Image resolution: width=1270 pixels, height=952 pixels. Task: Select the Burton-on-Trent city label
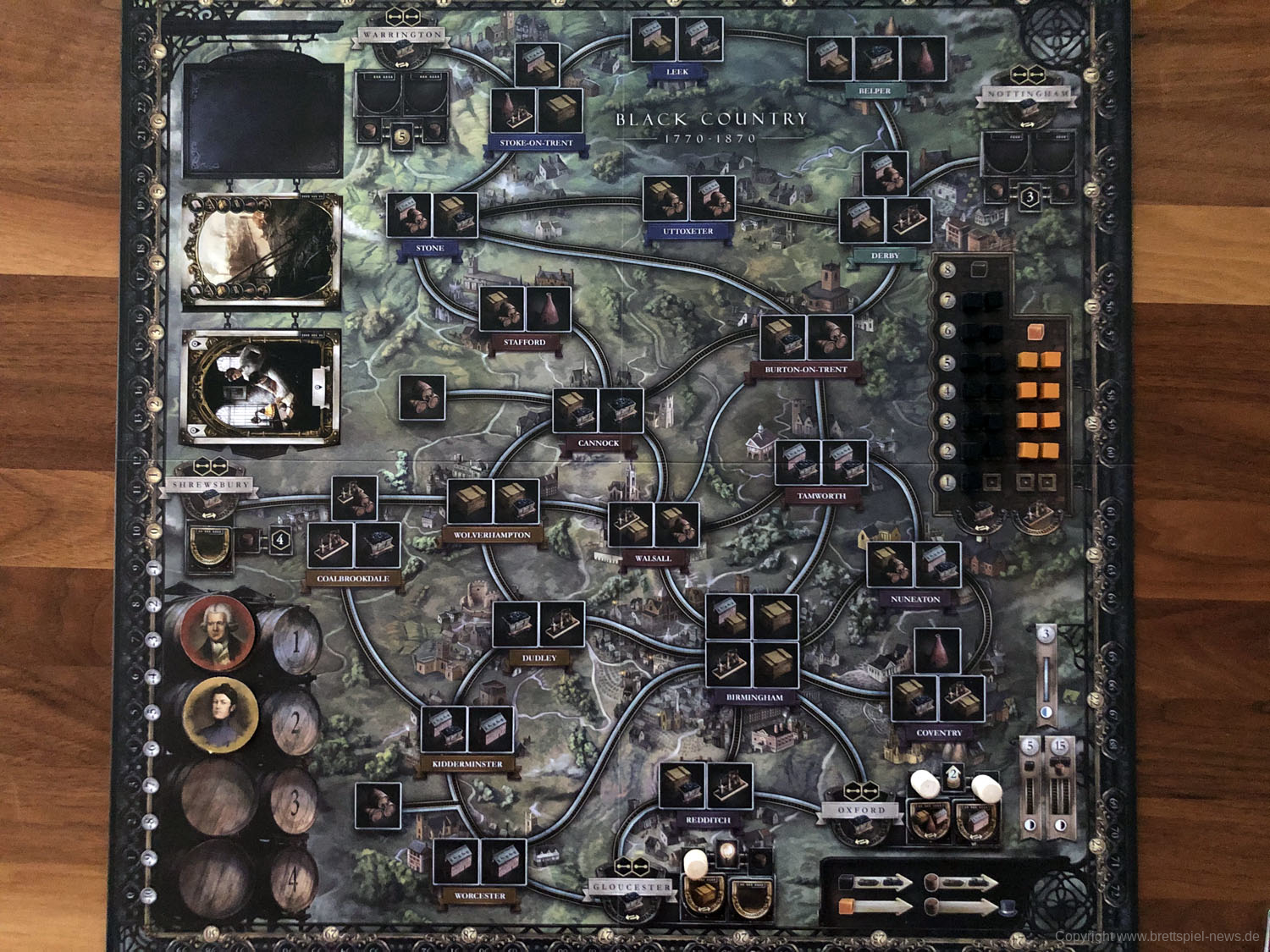(x=805, y=370)
